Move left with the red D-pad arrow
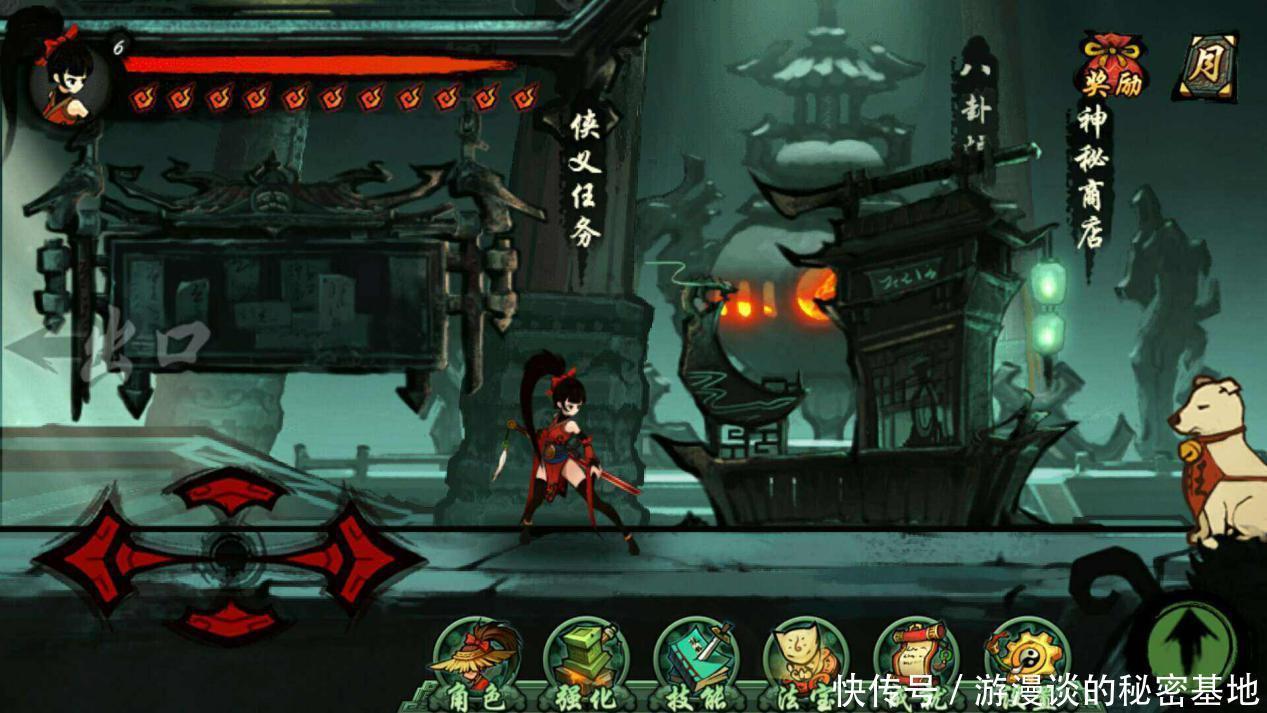Image resolution: width=1267 pixels, height=713 pixels. click(x=95, y=558)
